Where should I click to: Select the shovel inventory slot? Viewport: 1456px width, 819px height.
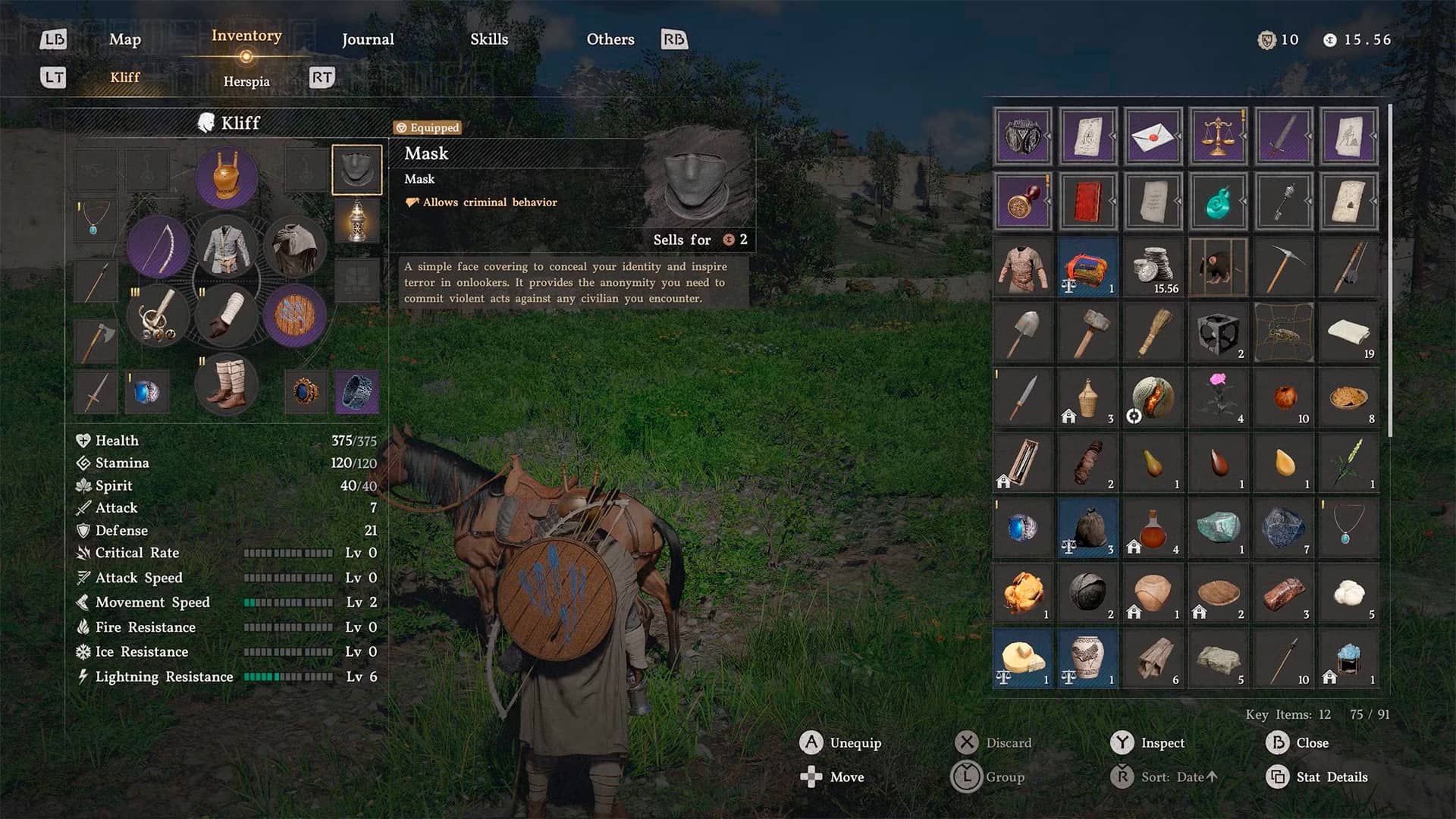point(1022,332)
